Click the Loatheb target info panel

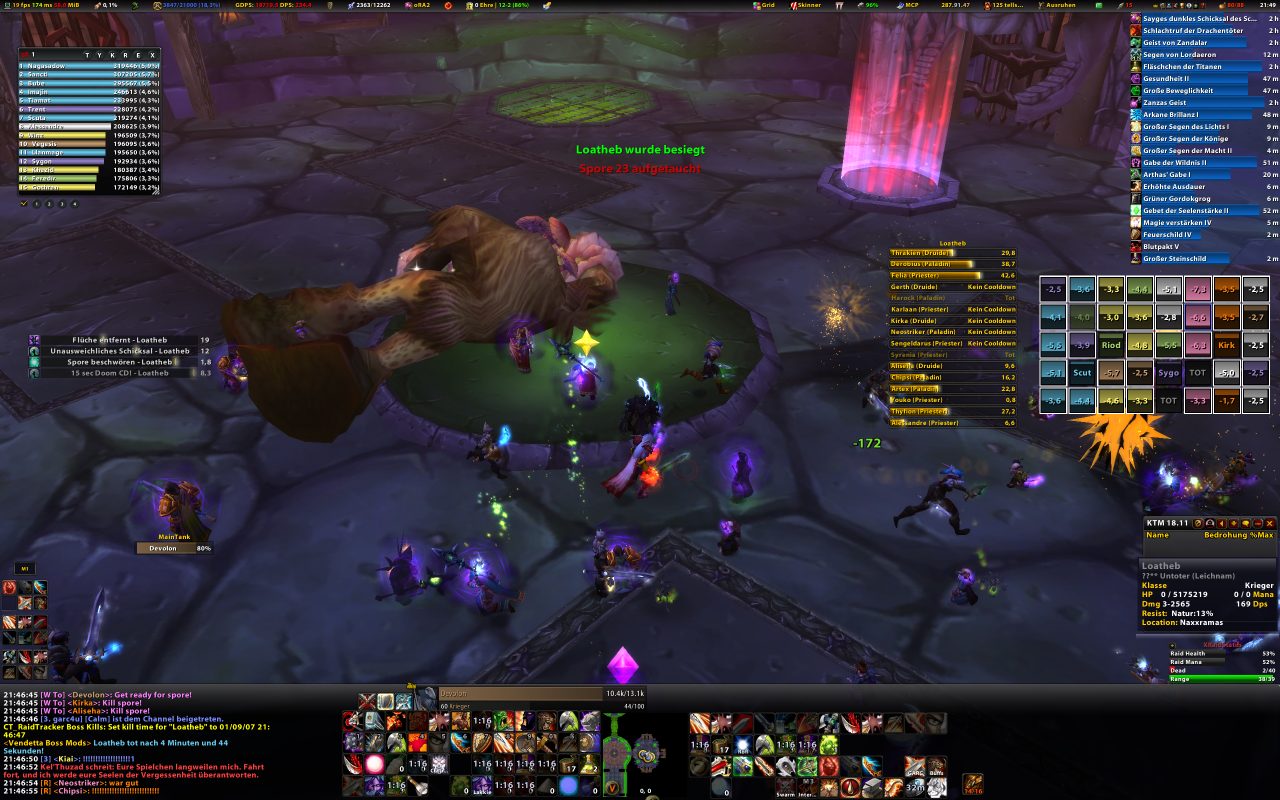[1207, 596]
